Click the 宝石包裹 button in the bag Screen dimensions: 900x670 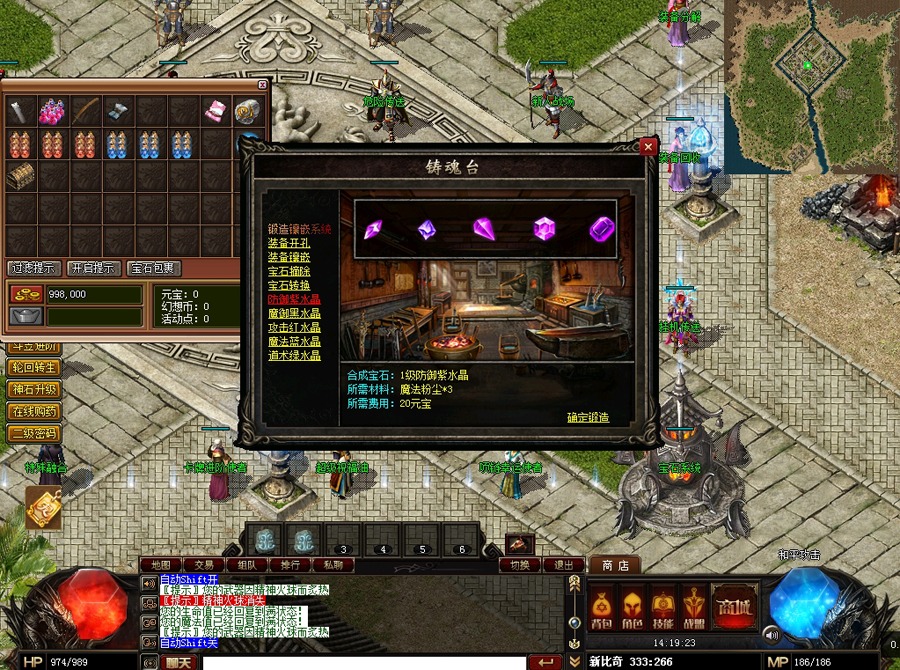click(x=155, y=268)
